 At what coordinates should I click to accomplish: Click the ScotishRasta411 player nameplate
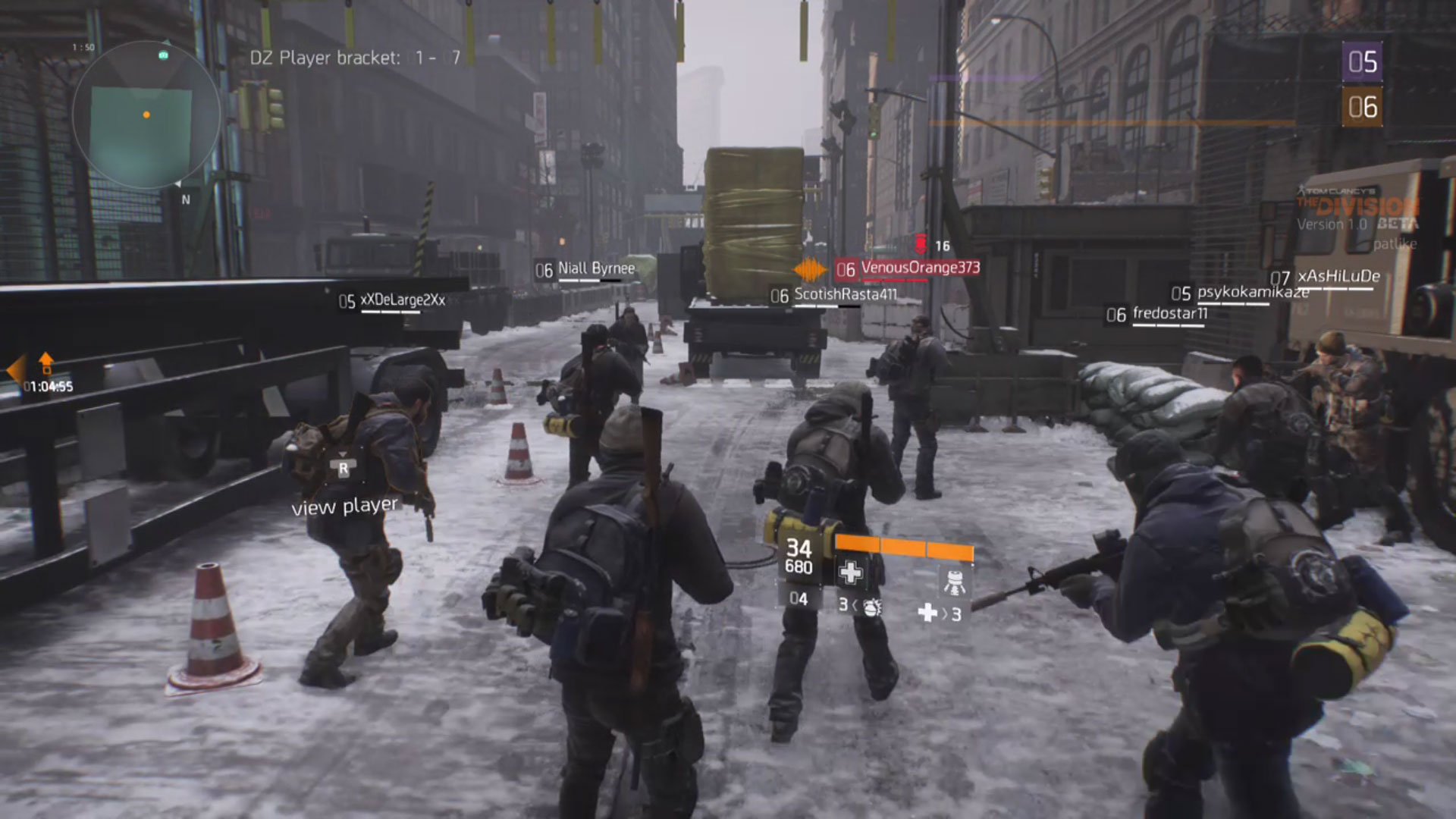pos(842,296)
